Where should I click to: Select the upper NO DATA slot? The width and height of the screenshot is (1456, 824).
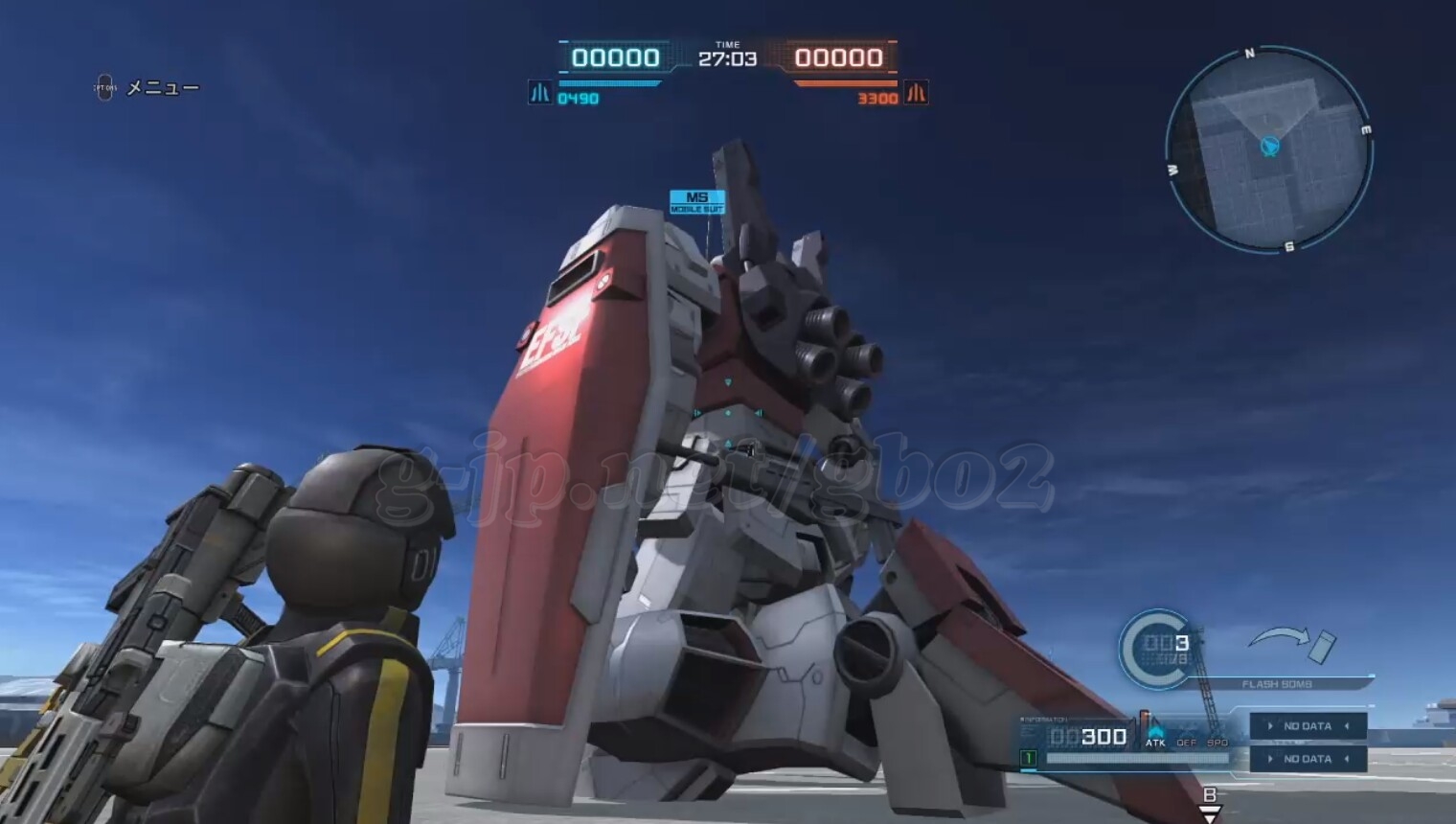pos(1308,726)
